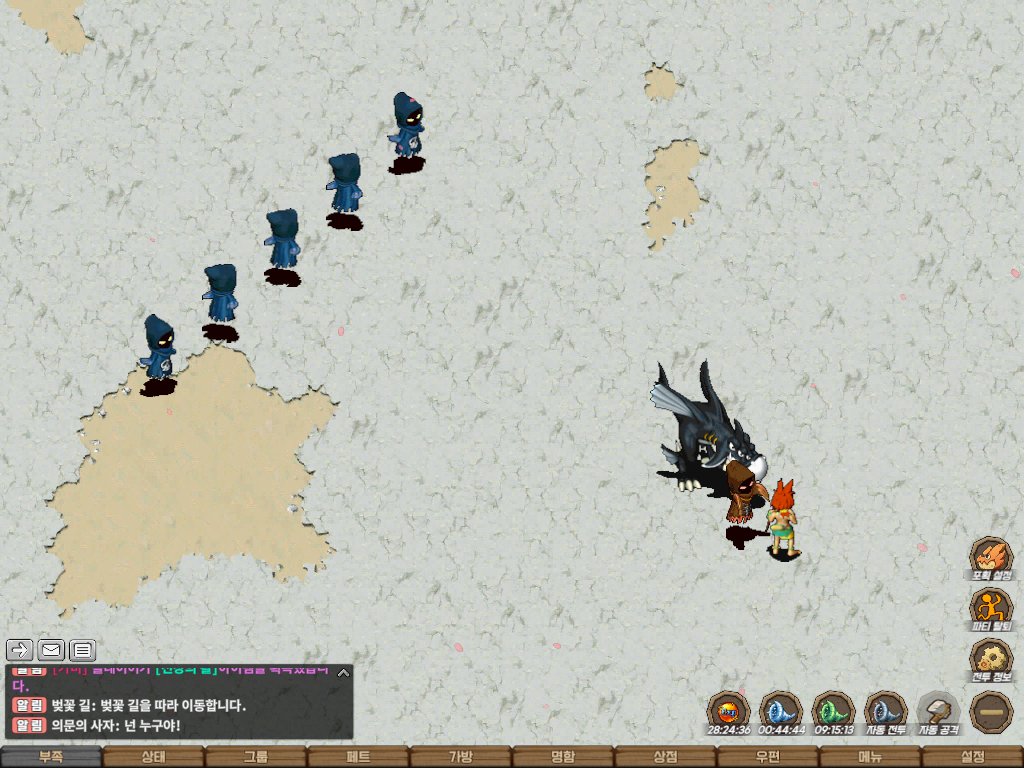Click the lined-page button above the chat
Viewport: 1024px width, 768px height.
tap(83, 650)
